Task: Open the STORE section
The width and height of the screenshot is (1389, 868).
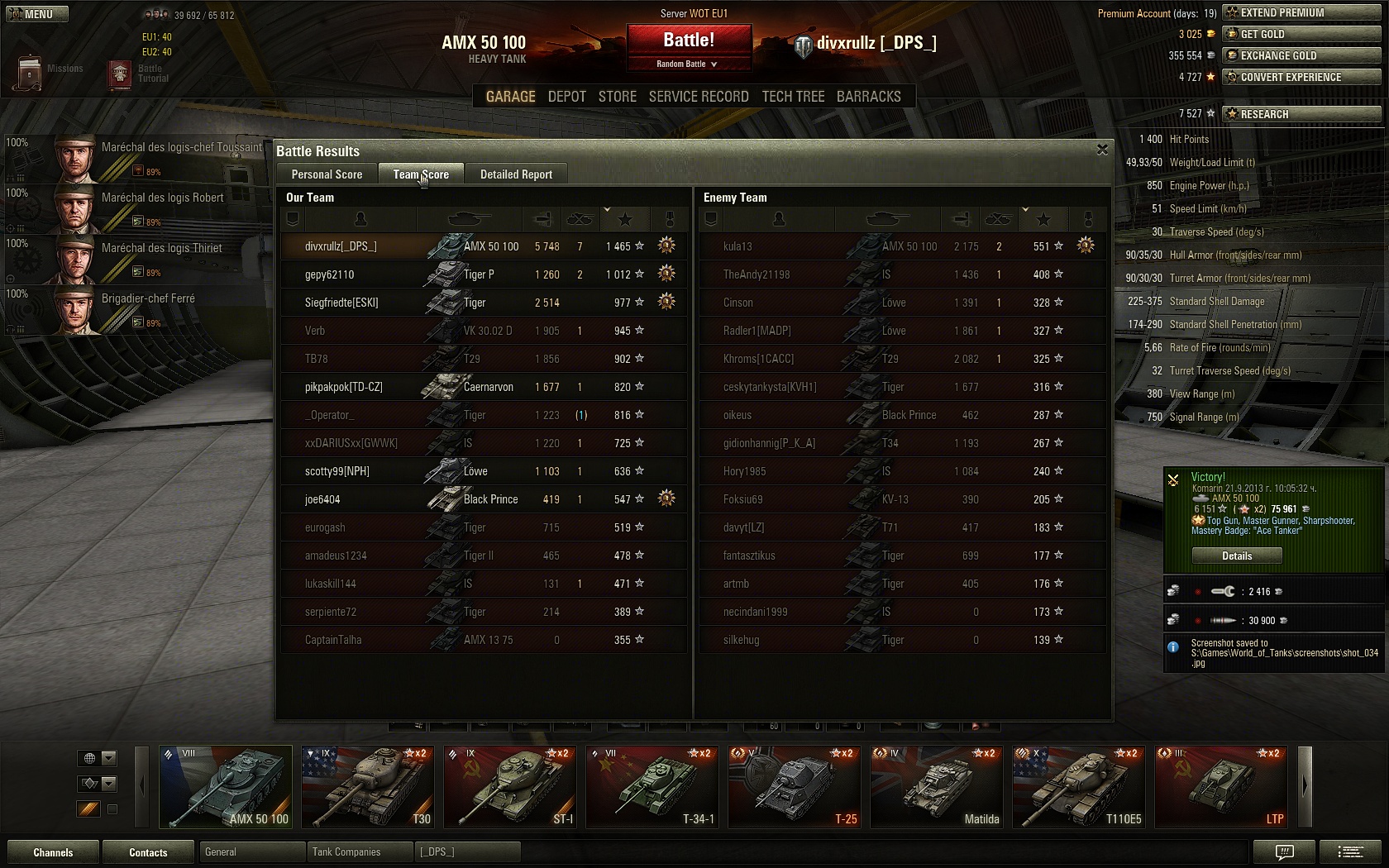Action: 617,97
